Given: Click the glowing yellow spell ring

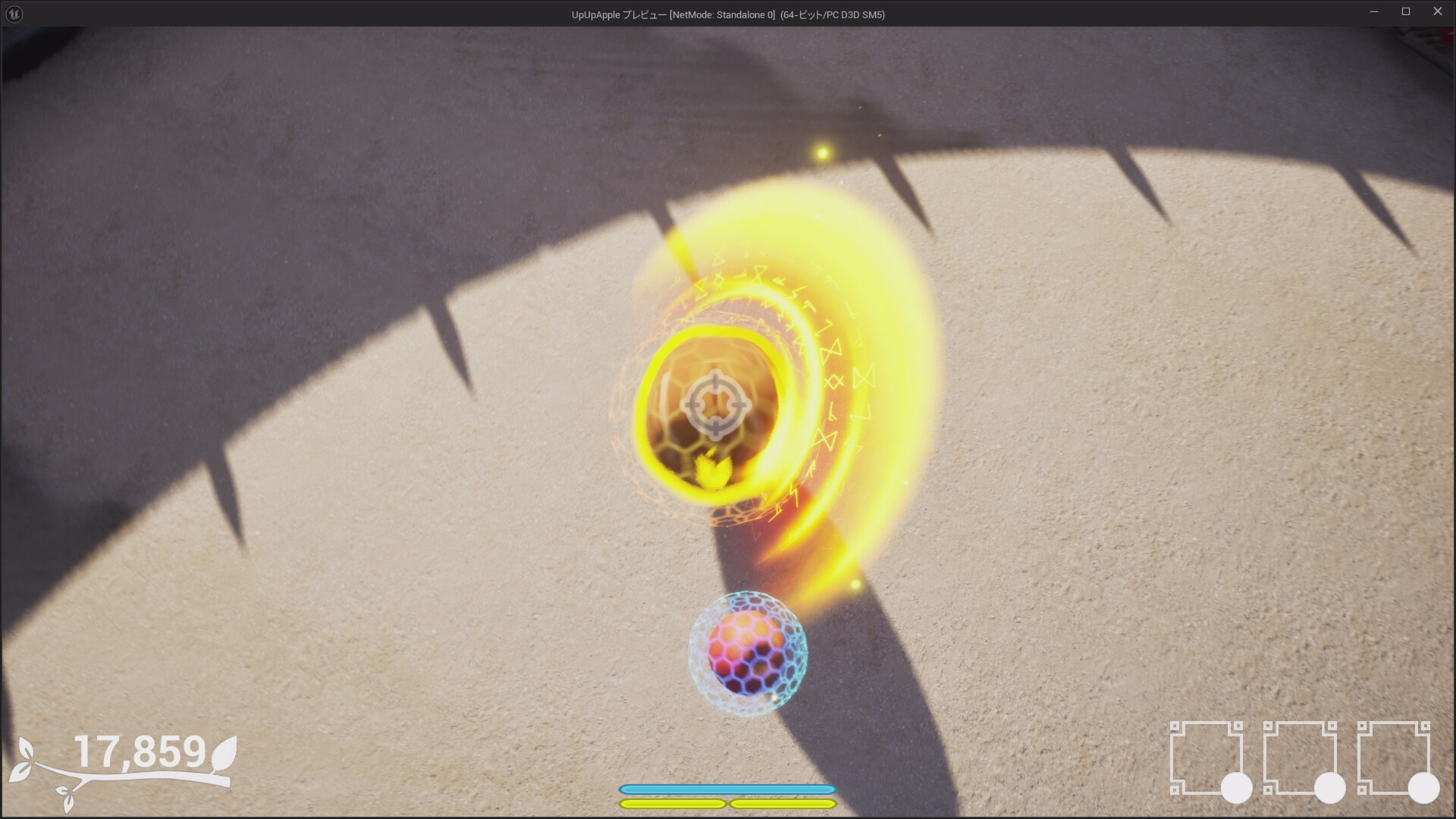Looking at the screenshot, I should click(x=713, y=339).
